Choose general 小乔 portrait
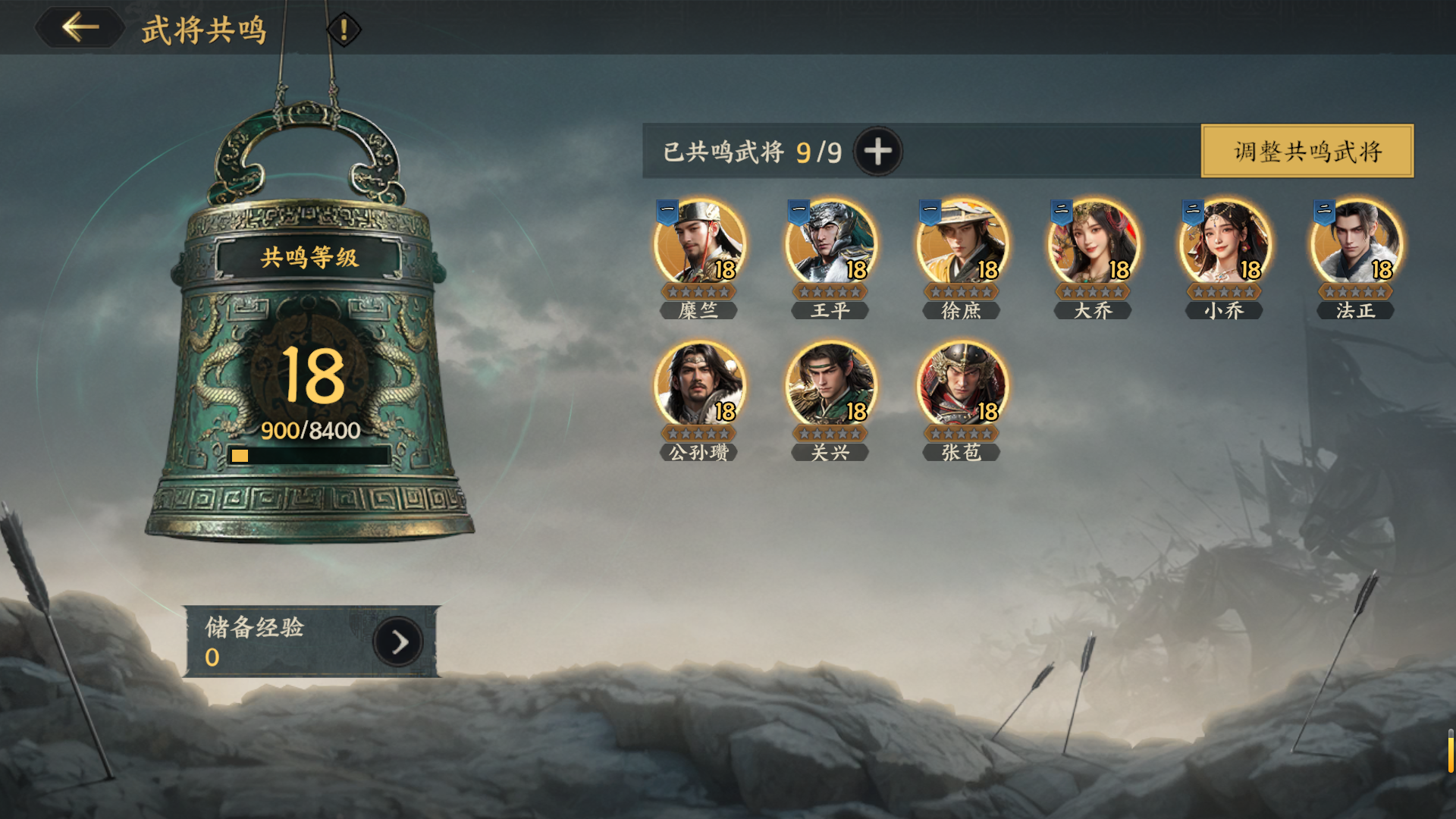 1224,244
